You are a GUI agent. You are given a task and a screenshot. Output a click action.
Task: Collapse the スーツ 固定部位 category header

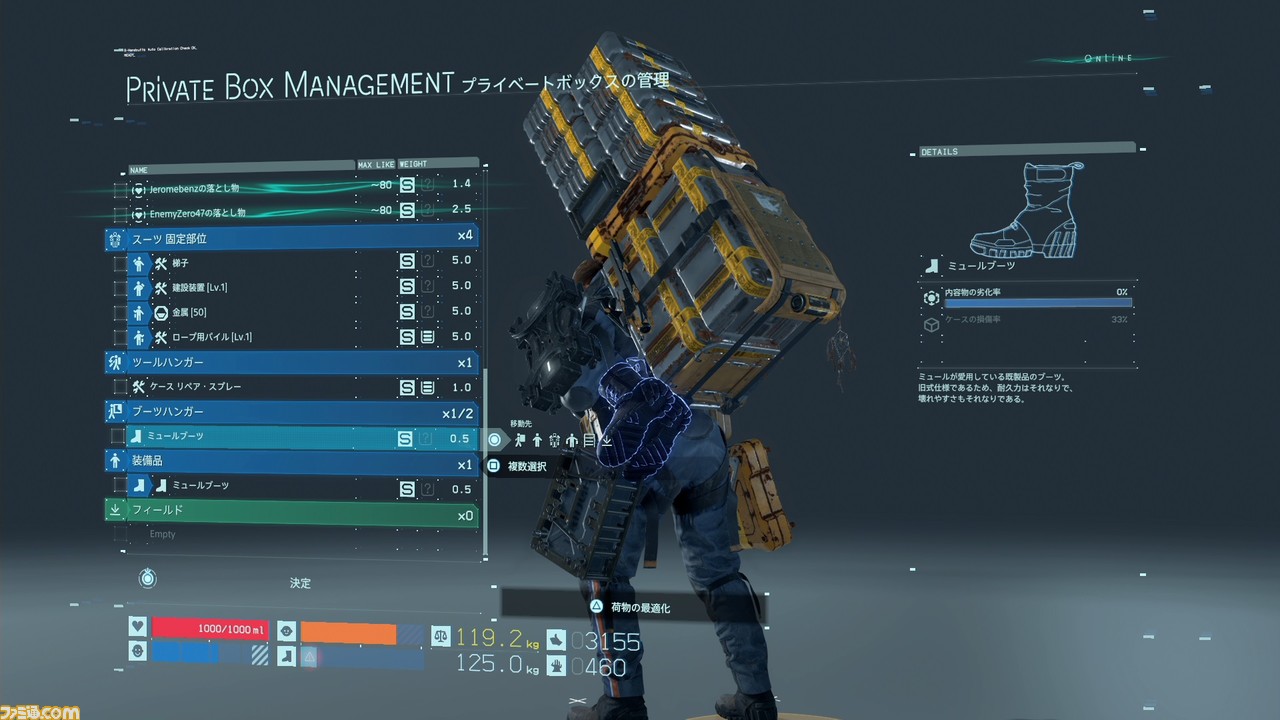[290, 238]
